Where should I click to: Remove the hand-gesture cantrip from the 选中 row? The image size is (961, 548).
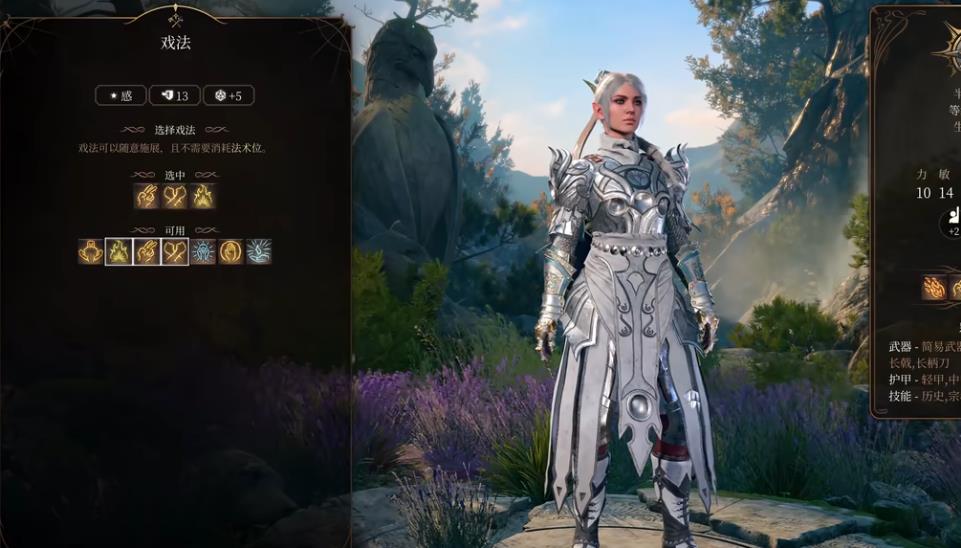click(147, 196)
